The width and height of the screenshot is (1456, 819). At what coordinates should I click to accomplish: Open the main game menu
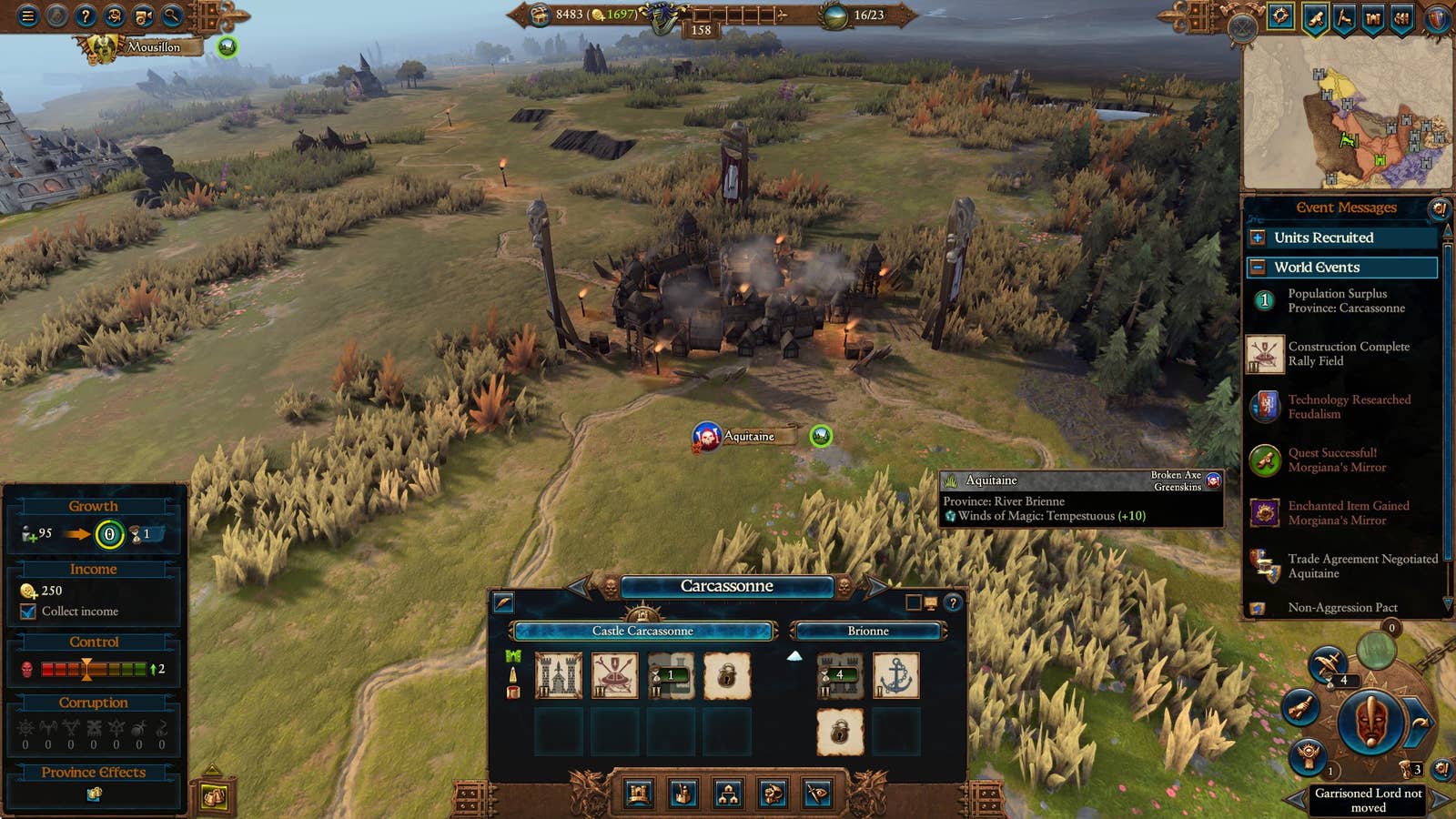pos(28,15)
